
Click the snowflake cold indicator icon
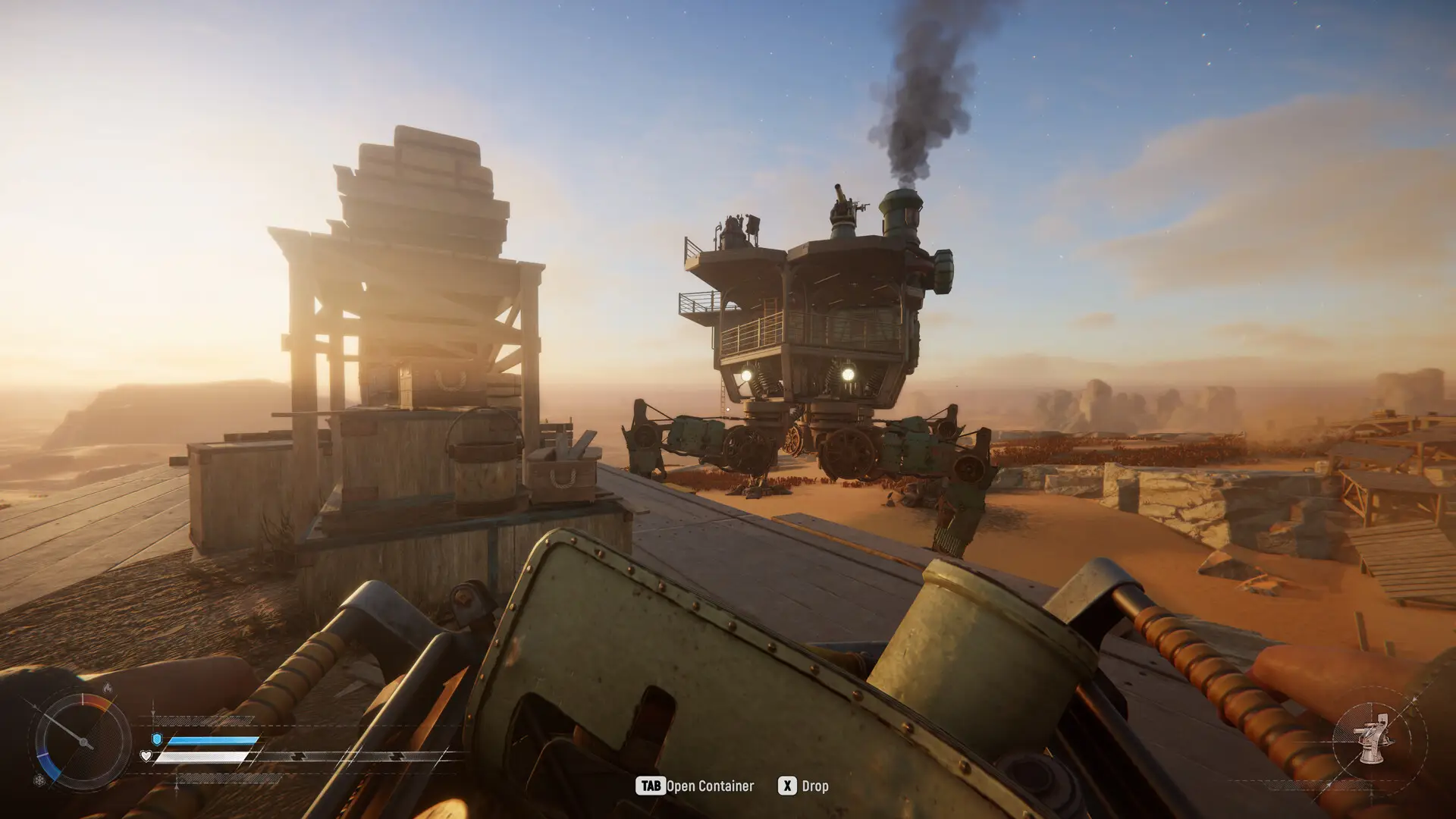pyautogui.click(x=39, y=780)
